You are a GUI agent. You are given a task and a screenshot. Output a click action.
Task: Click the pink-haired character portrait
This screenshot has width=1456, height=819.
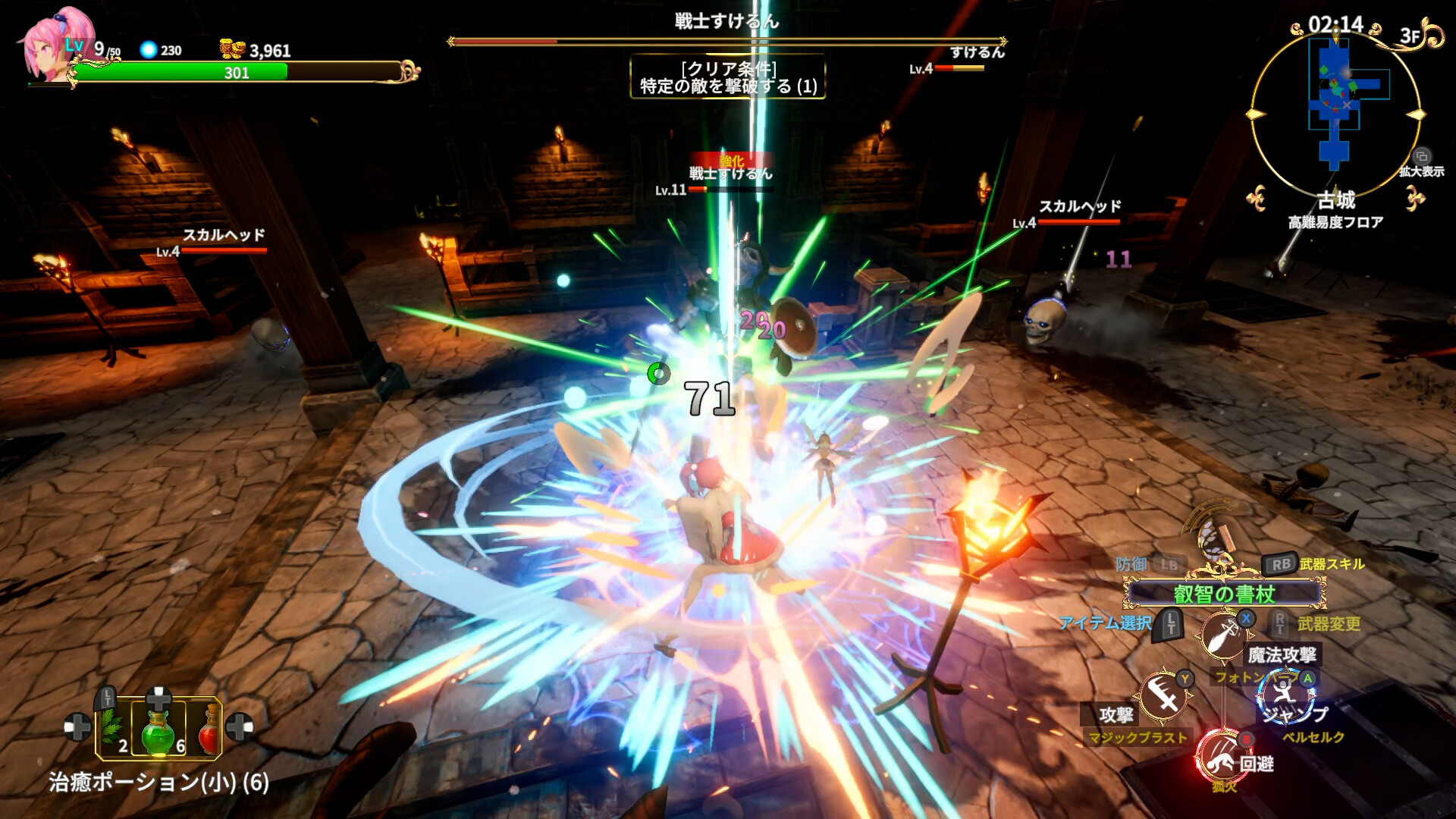click(47, 50)
